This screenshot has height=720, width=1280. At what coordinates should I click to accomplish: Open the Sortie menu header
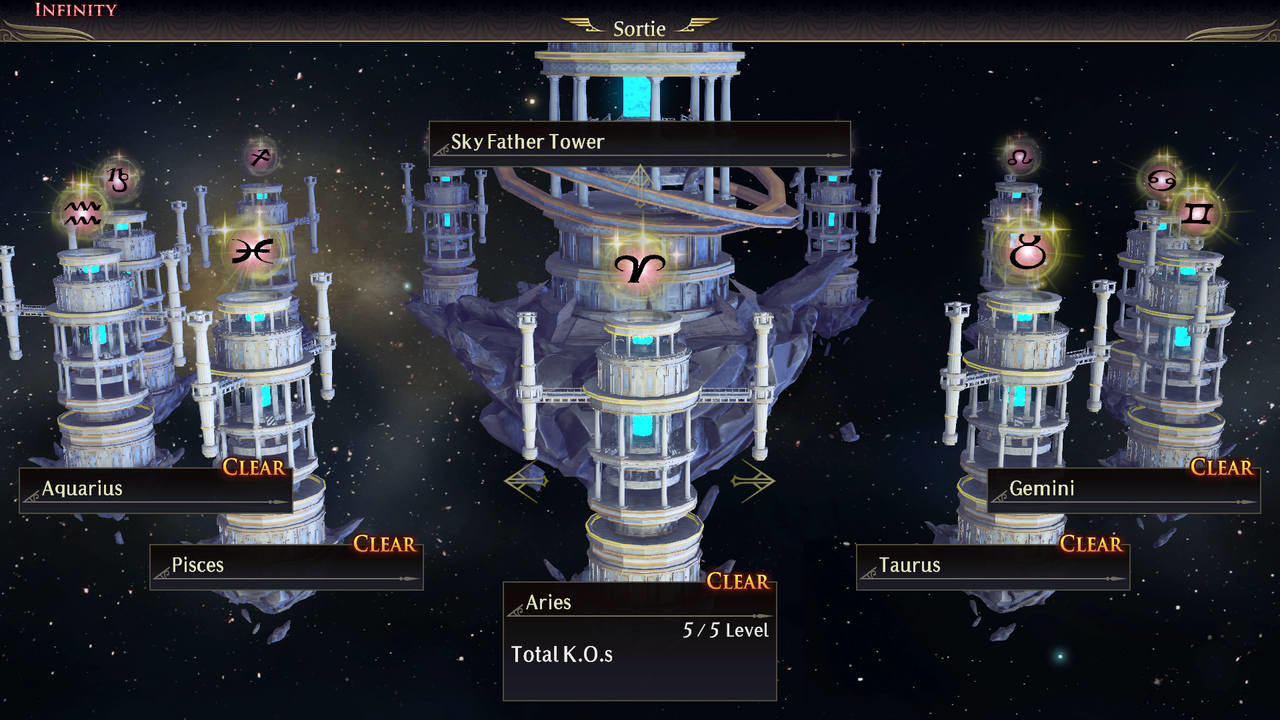point(640,28)
